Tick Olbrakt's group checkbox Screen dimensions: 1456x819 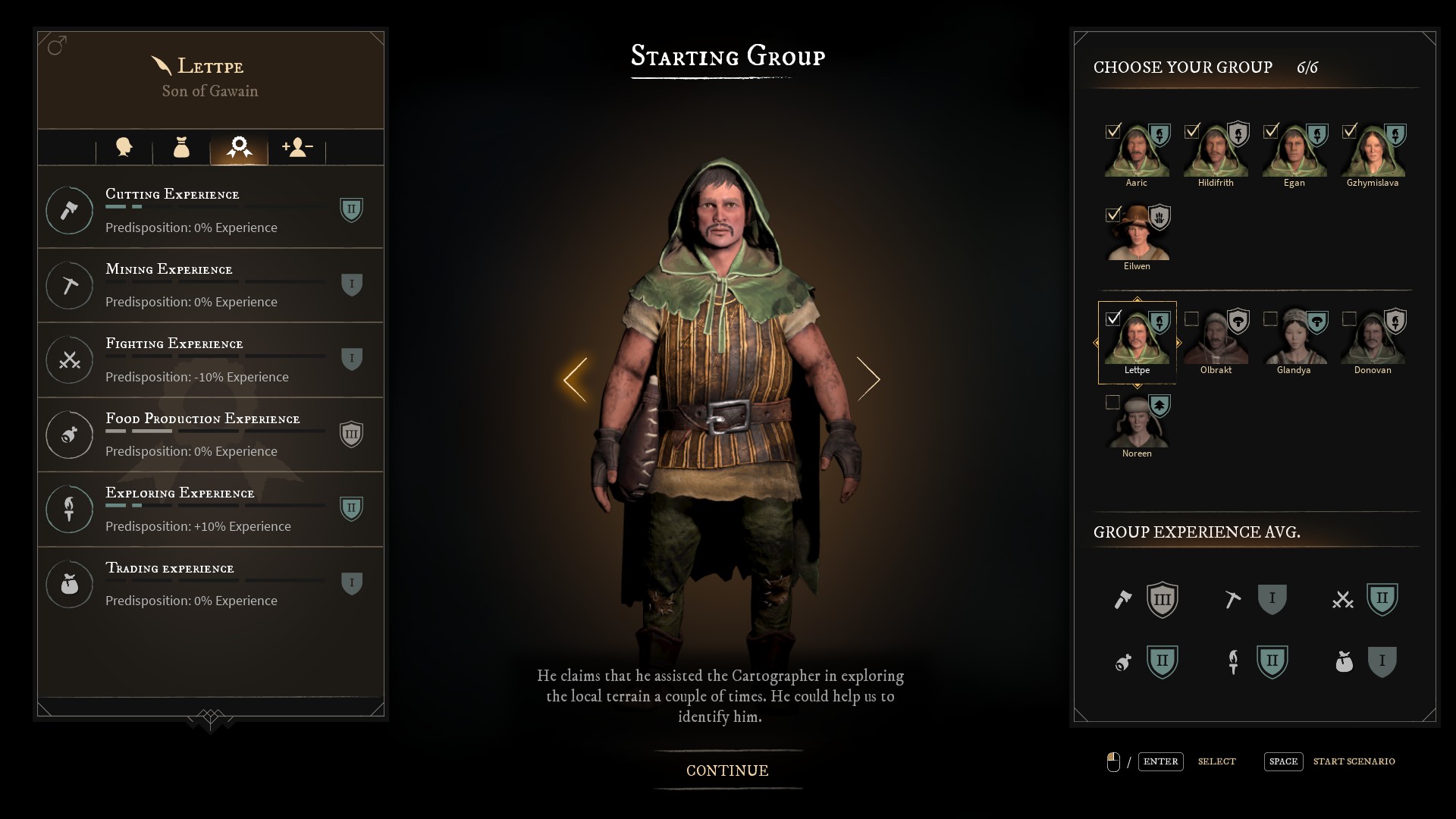point(1191,318)
